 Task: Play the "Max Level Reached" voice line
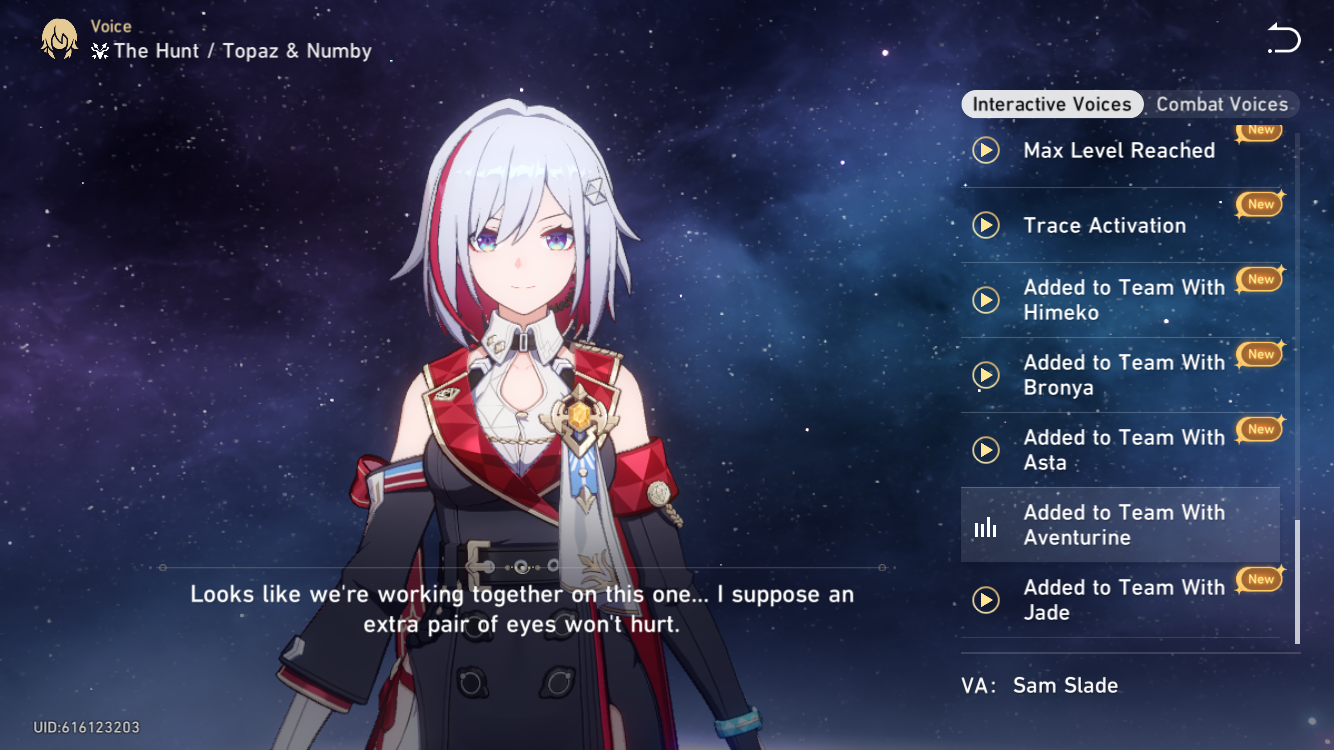pos(986,150)
